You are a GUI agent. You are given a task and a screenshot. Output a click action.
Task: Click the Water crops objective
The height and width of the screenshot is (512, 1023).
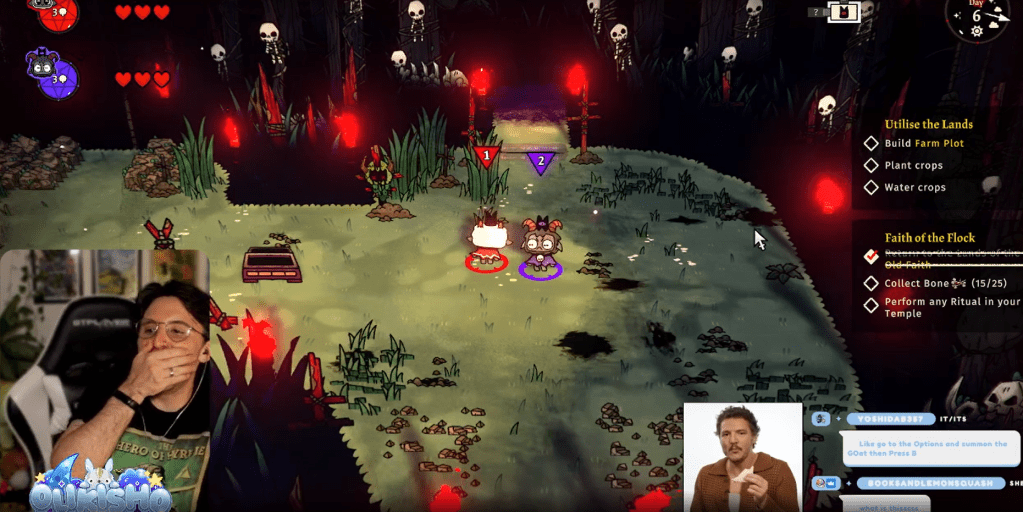(x=915, y=187)
